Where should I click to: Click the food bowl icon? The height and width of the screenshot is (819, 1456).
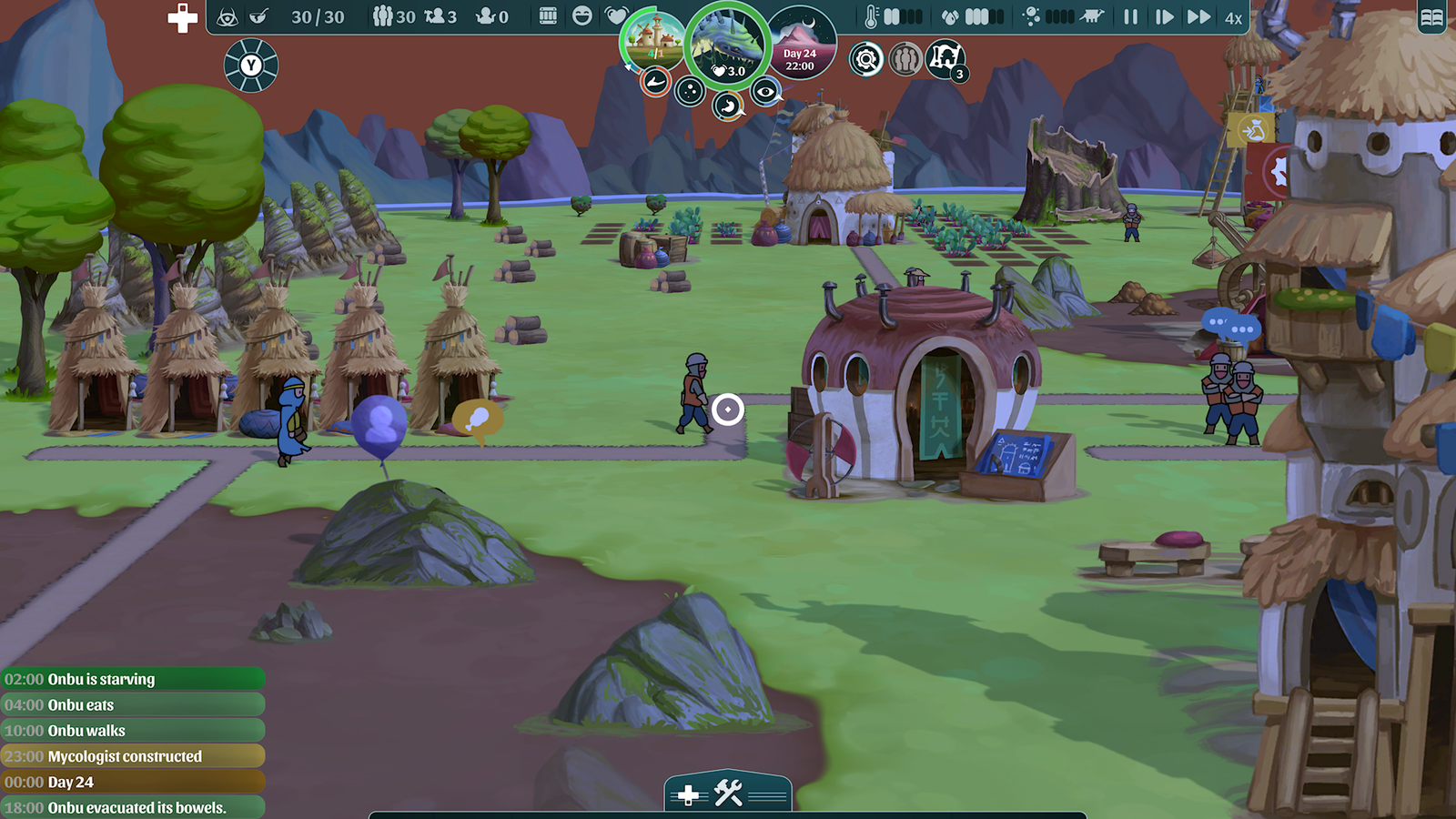259,16
